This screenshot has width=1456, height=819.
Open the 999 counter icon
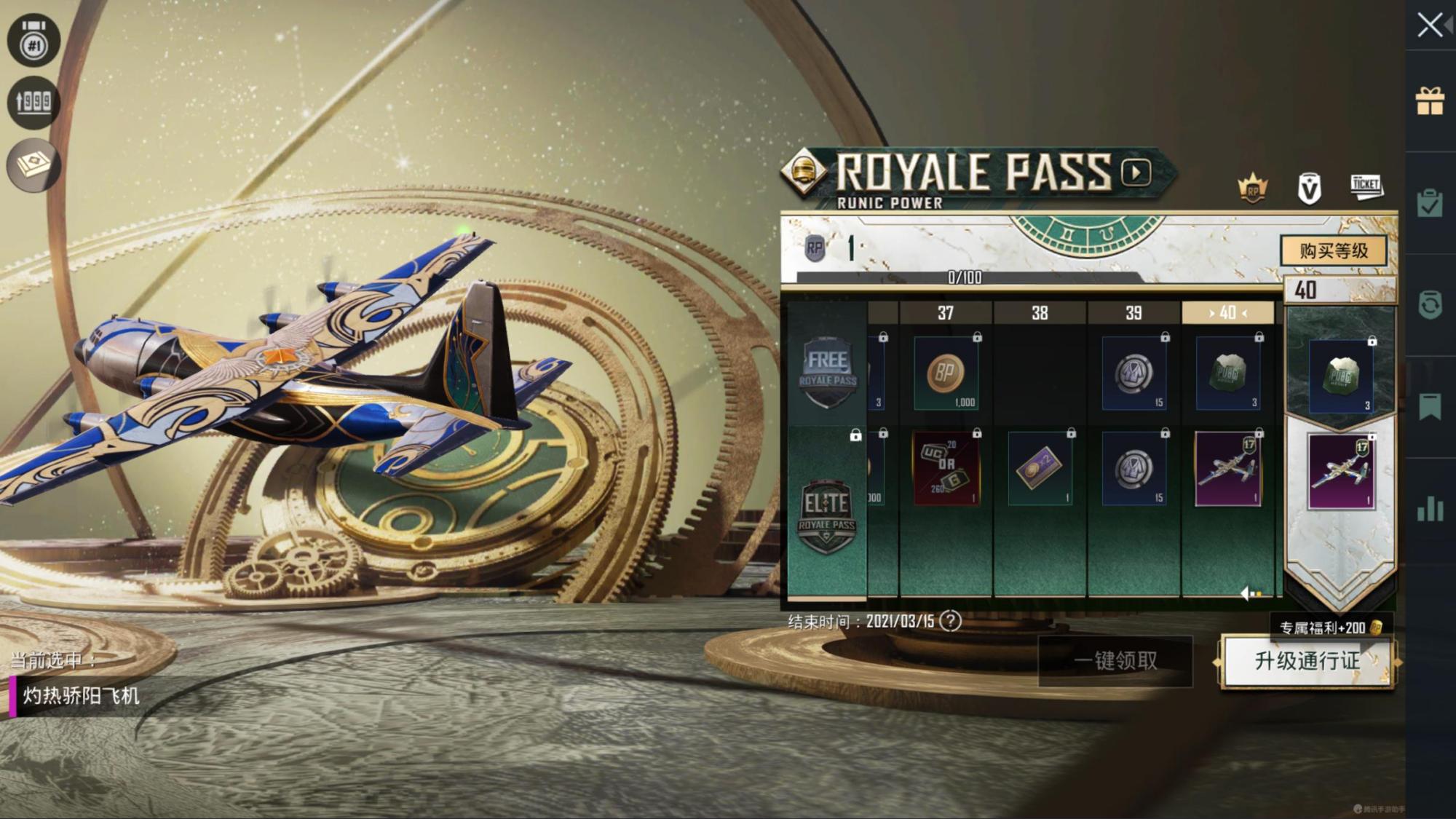pyautogui.click(x=33, y=103)
